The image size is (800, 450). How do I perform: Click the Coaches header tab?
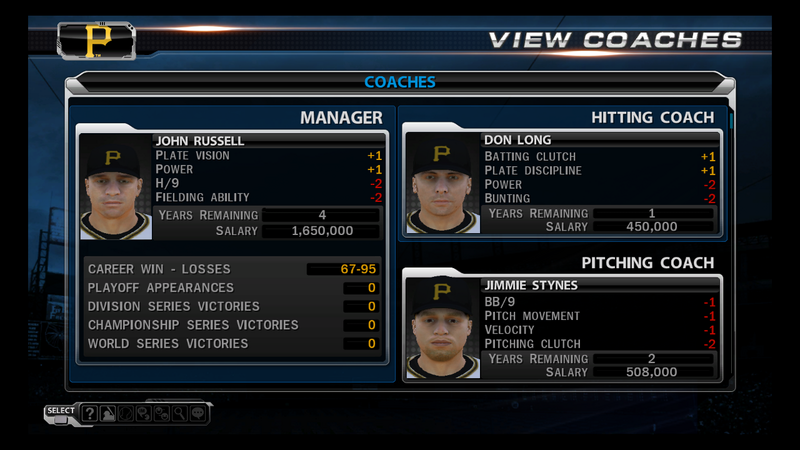coord(400,82)
